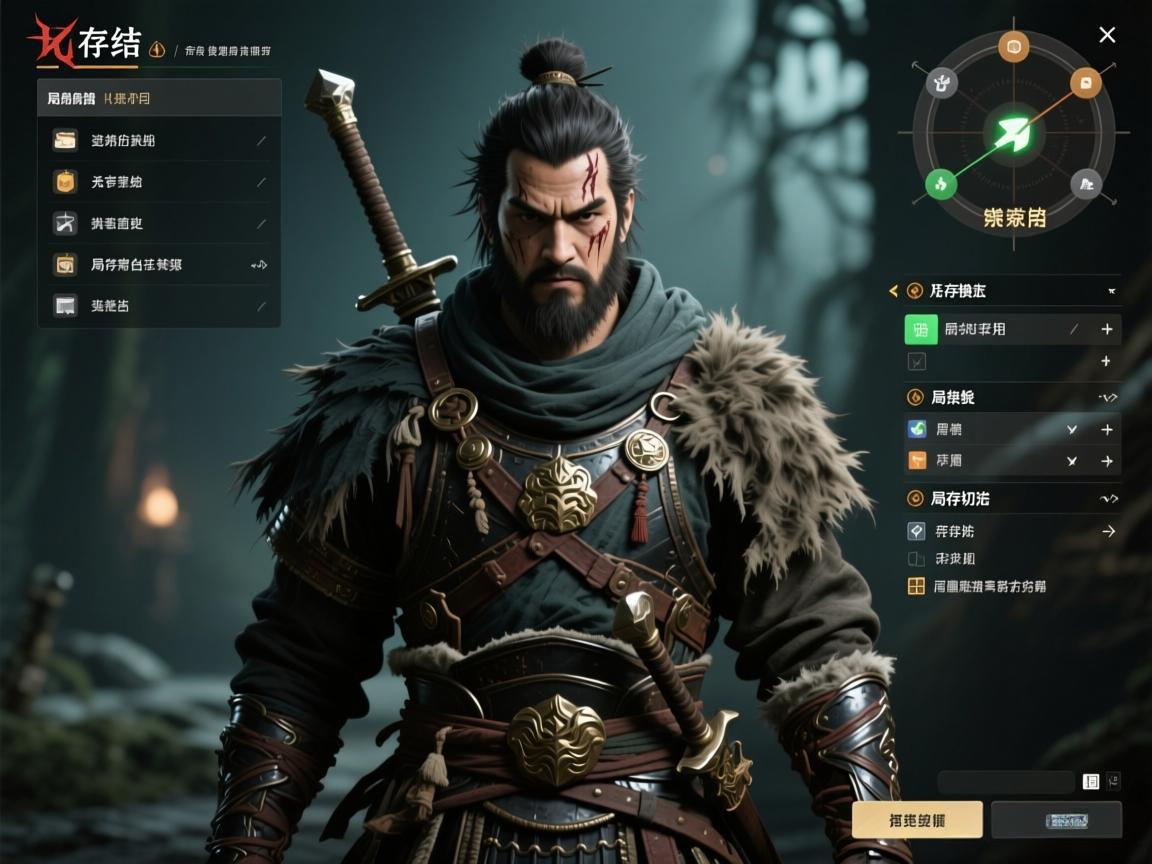Select the green highlighted entry in the right panel
1152x864 pixels.
coord(990,329)
